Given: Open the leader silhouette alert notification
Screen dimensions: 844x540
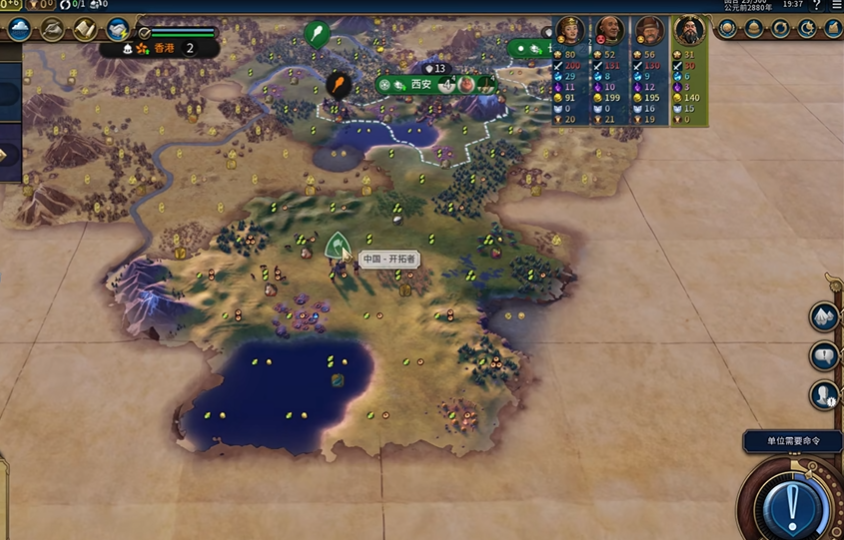Looking at the screenshot, I should 824,394.
